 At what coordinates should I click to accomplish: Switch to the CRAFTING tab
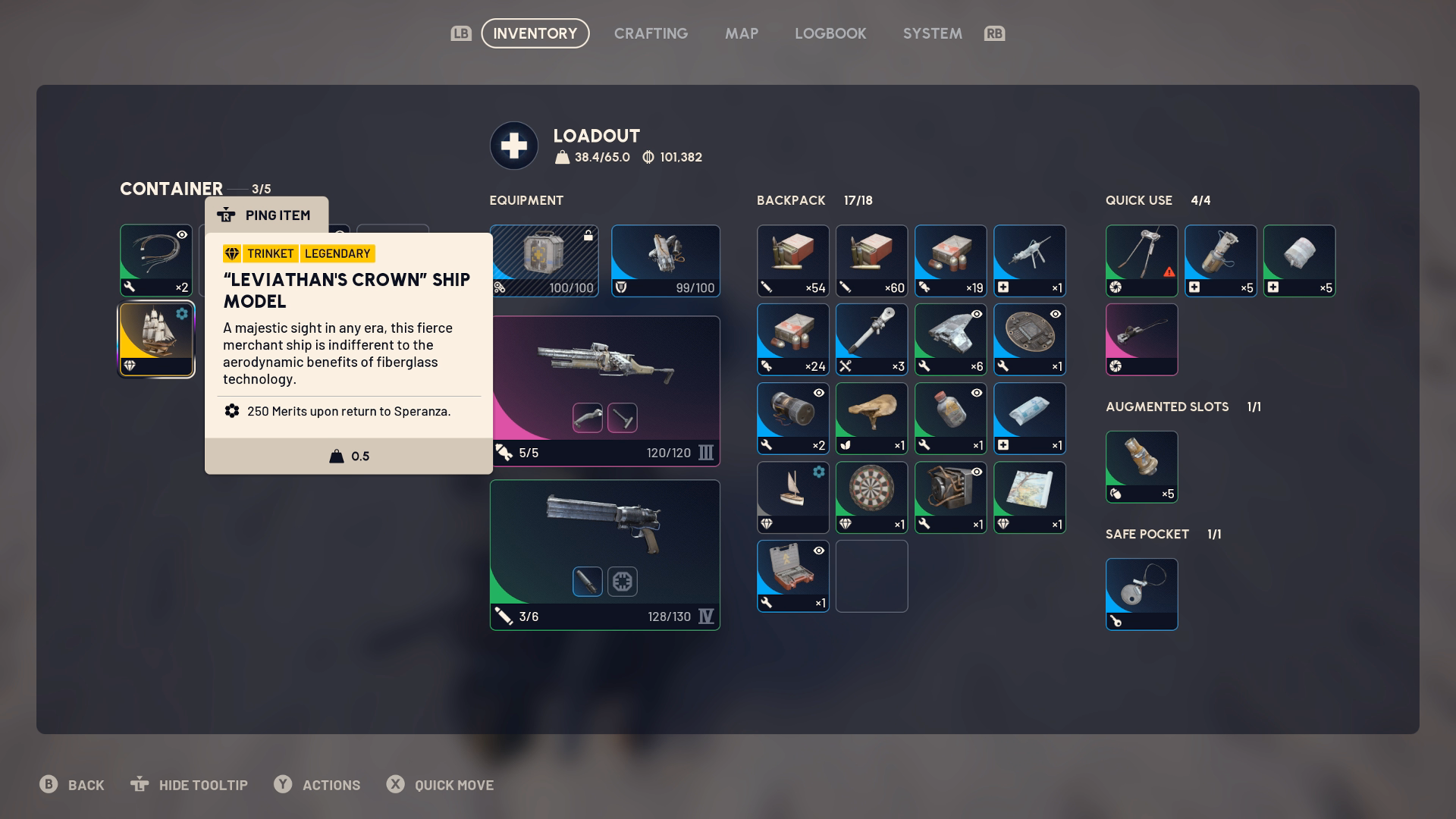[x=651, y=33]
